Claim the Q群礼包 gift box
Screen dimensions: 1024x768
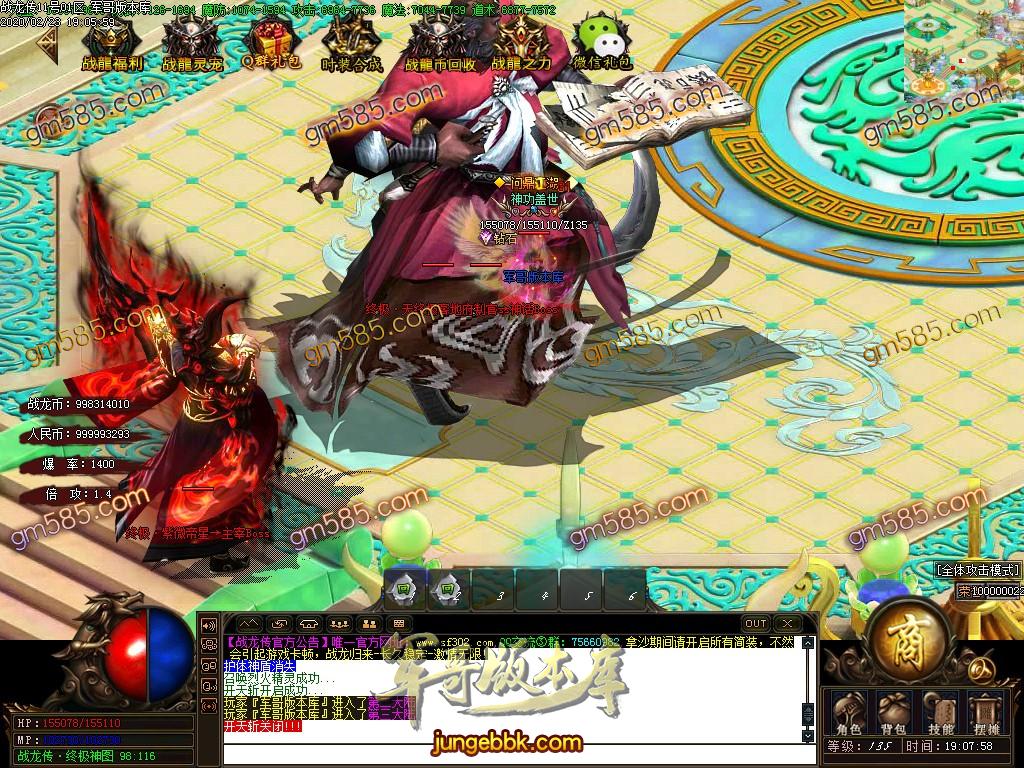[x=267, y=43]
